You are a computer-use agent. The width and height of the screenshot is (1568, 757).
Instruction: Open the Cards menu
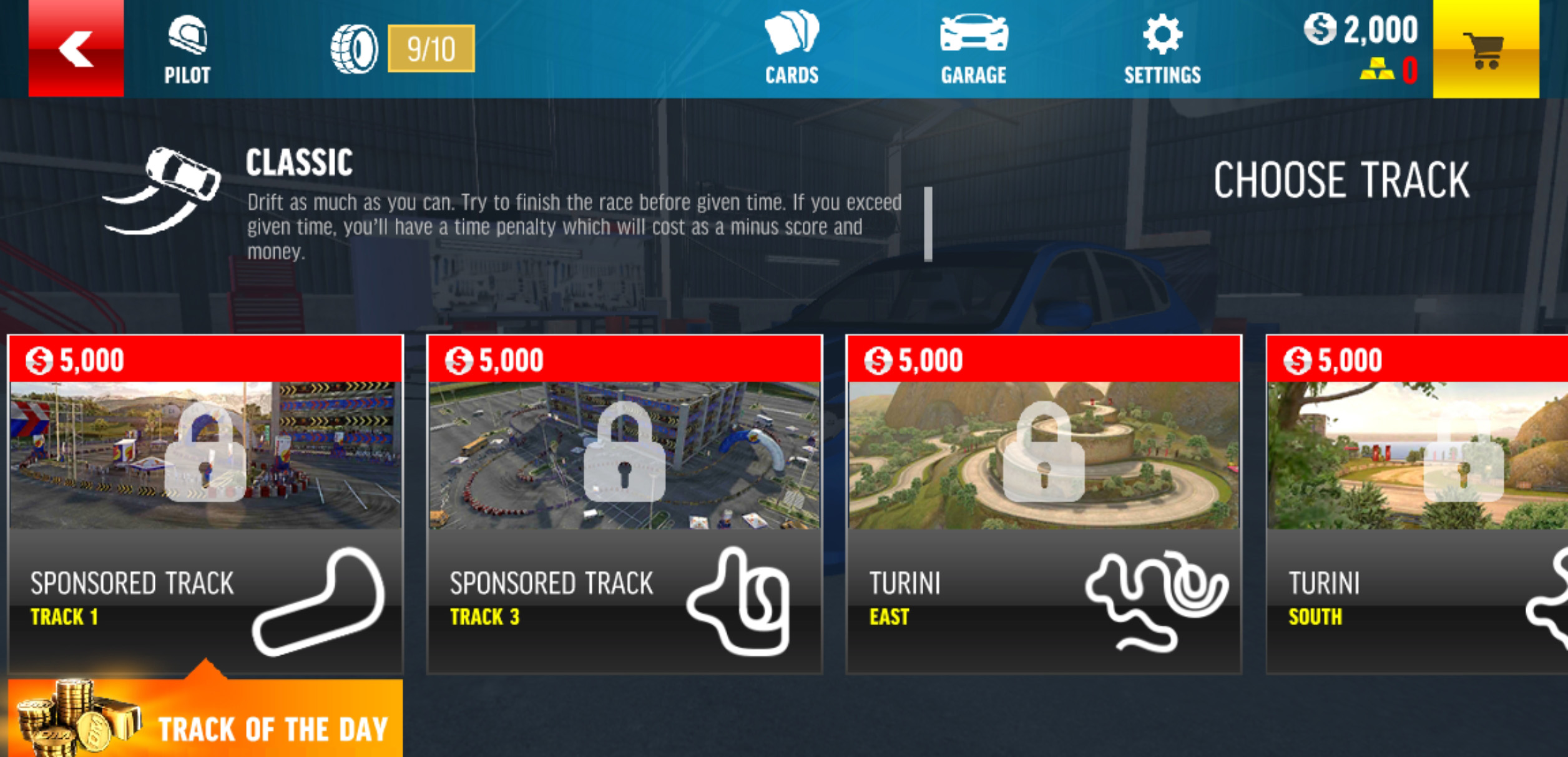pyautogui.click(x=791, y=49)
